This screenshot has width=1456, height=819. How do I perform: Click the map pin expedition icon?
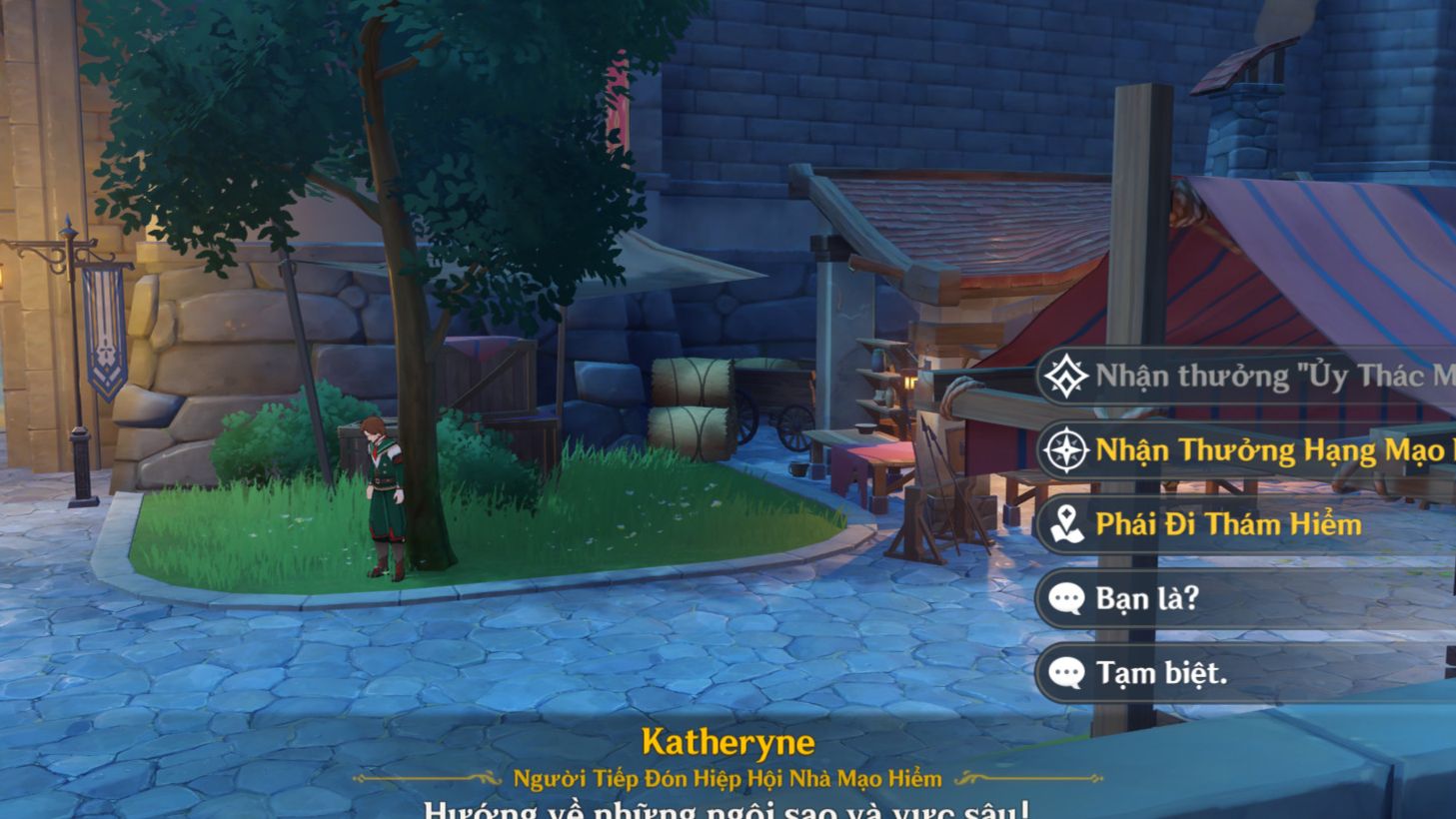(1068, 524)
